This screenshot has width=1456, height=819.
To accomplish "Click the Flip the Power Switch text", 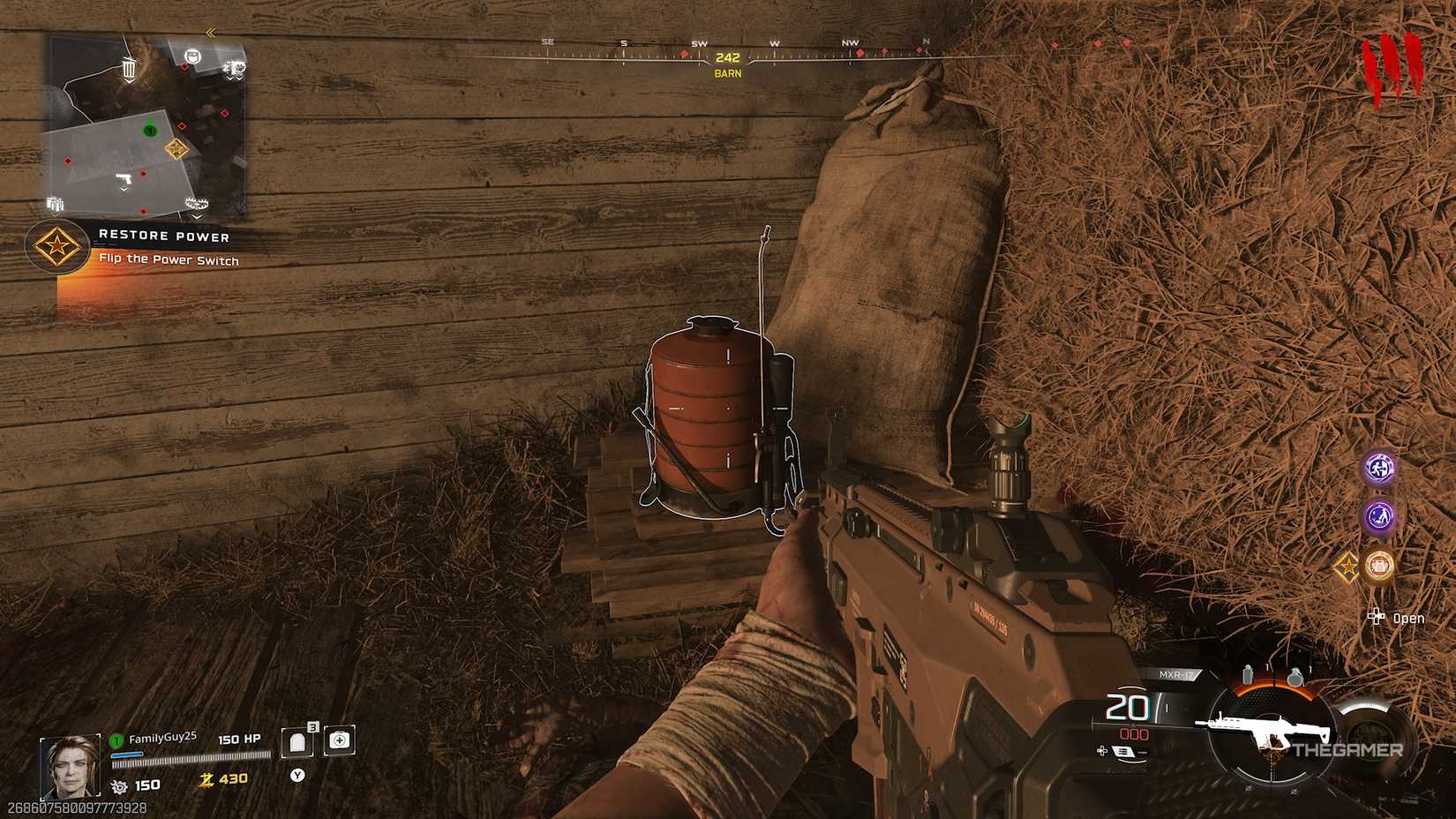I will coord(169,261).
